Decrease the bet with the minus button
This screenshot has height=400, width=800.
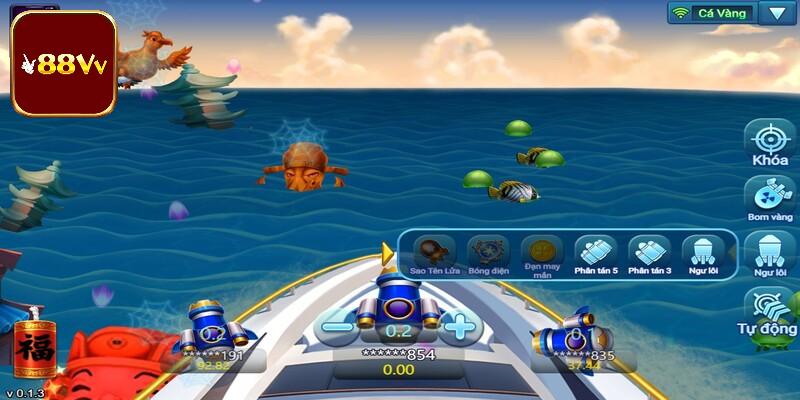338,325
